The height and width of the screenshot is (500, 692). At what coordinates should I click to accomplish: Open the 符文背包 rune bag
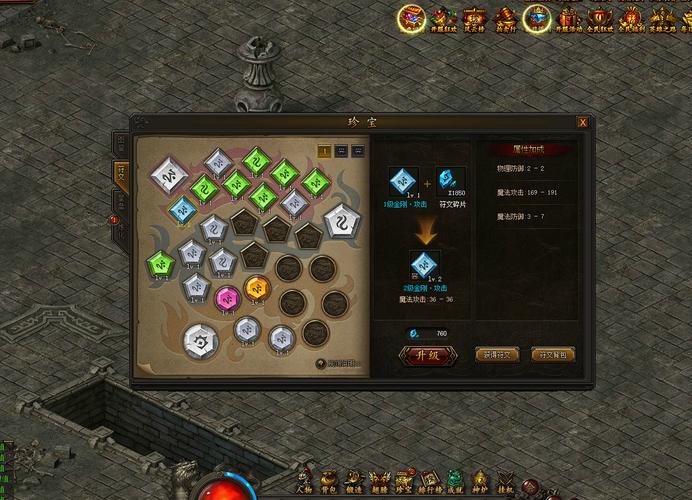point(553,354)
